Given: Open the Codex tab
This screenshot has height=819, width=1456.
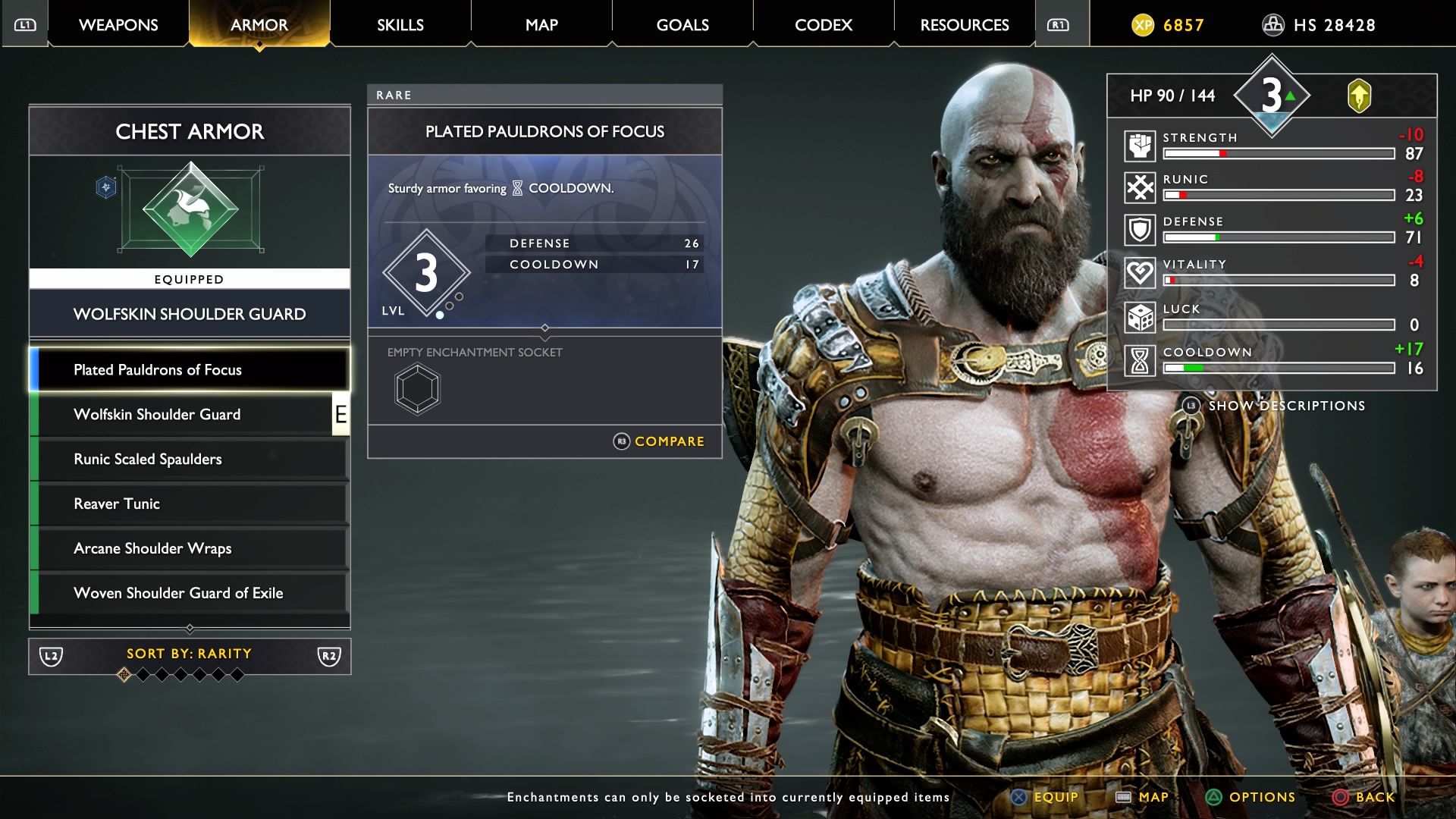Looking at the screenshot, I should (x=824, y=25).
